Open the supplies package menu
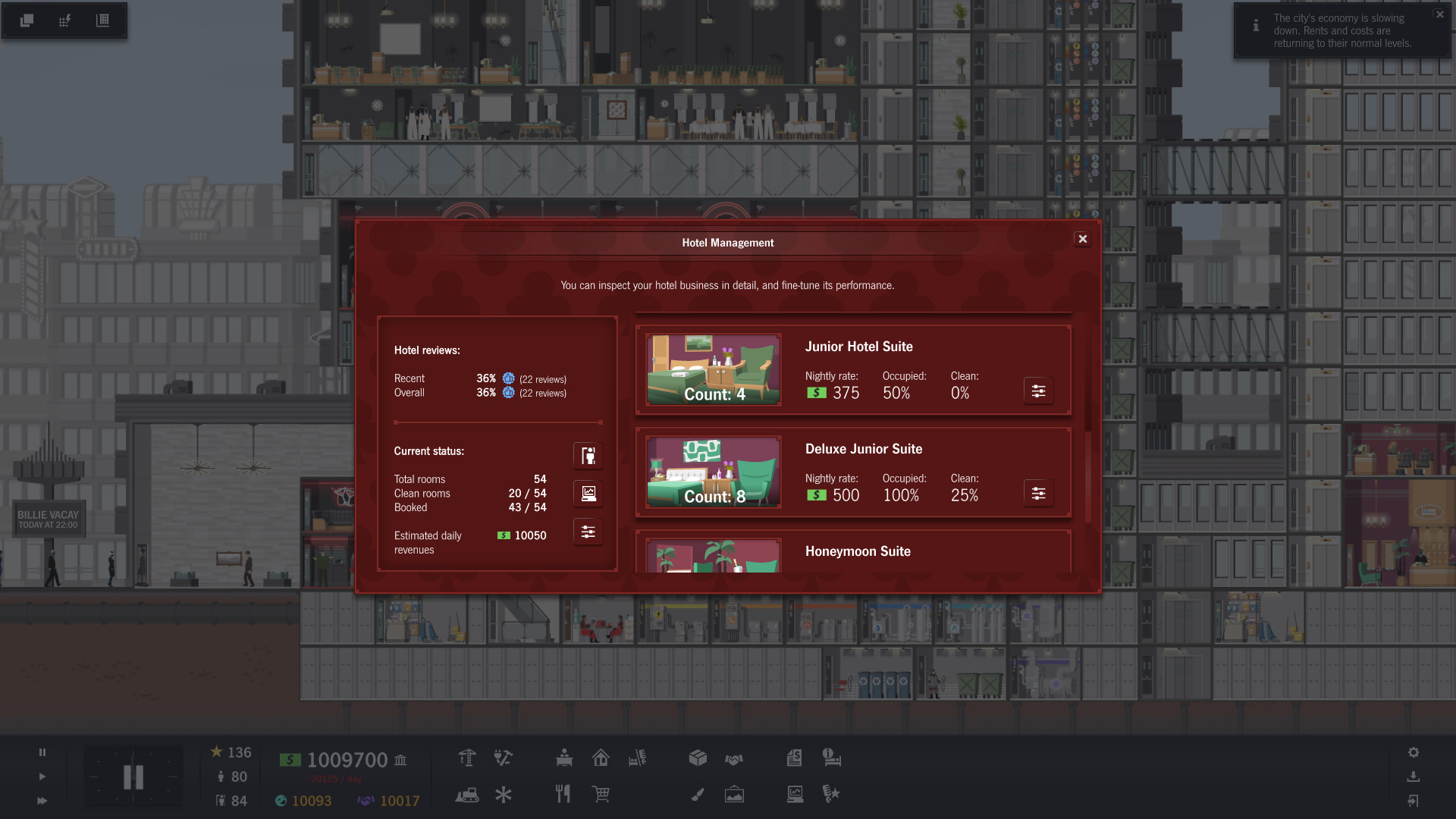The image size is (1456, 819). coord(698,758)
